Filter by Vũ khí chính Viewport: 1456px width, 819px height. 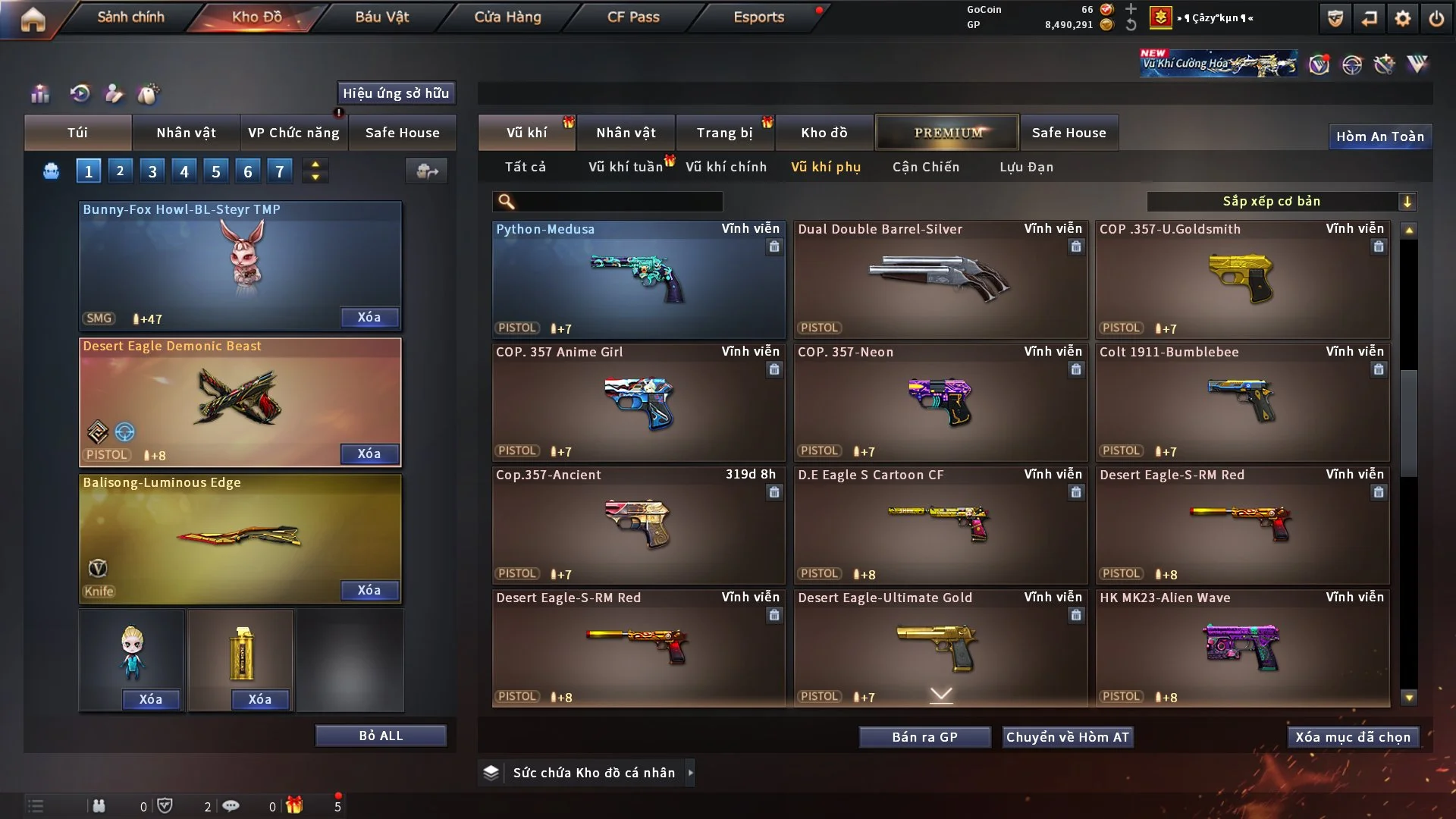tap(726, 167)
